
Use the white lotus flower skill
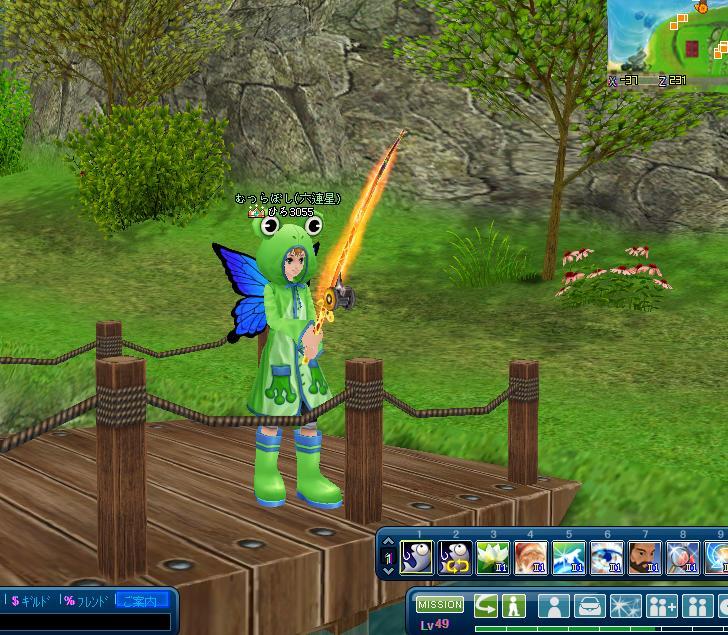(493, 556)
